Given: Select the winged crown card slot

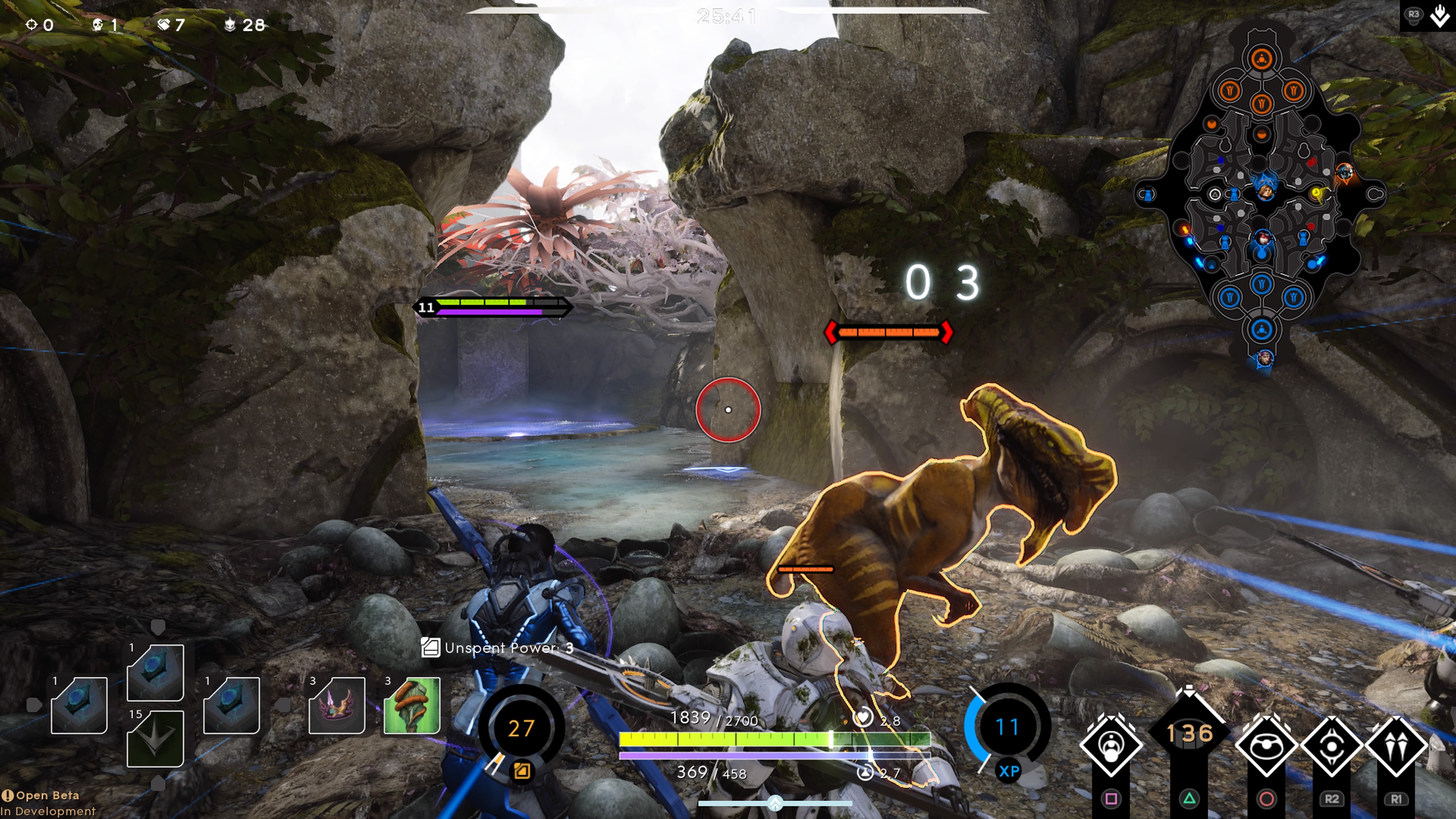Looking at the screenshot, I should [337, 705].
